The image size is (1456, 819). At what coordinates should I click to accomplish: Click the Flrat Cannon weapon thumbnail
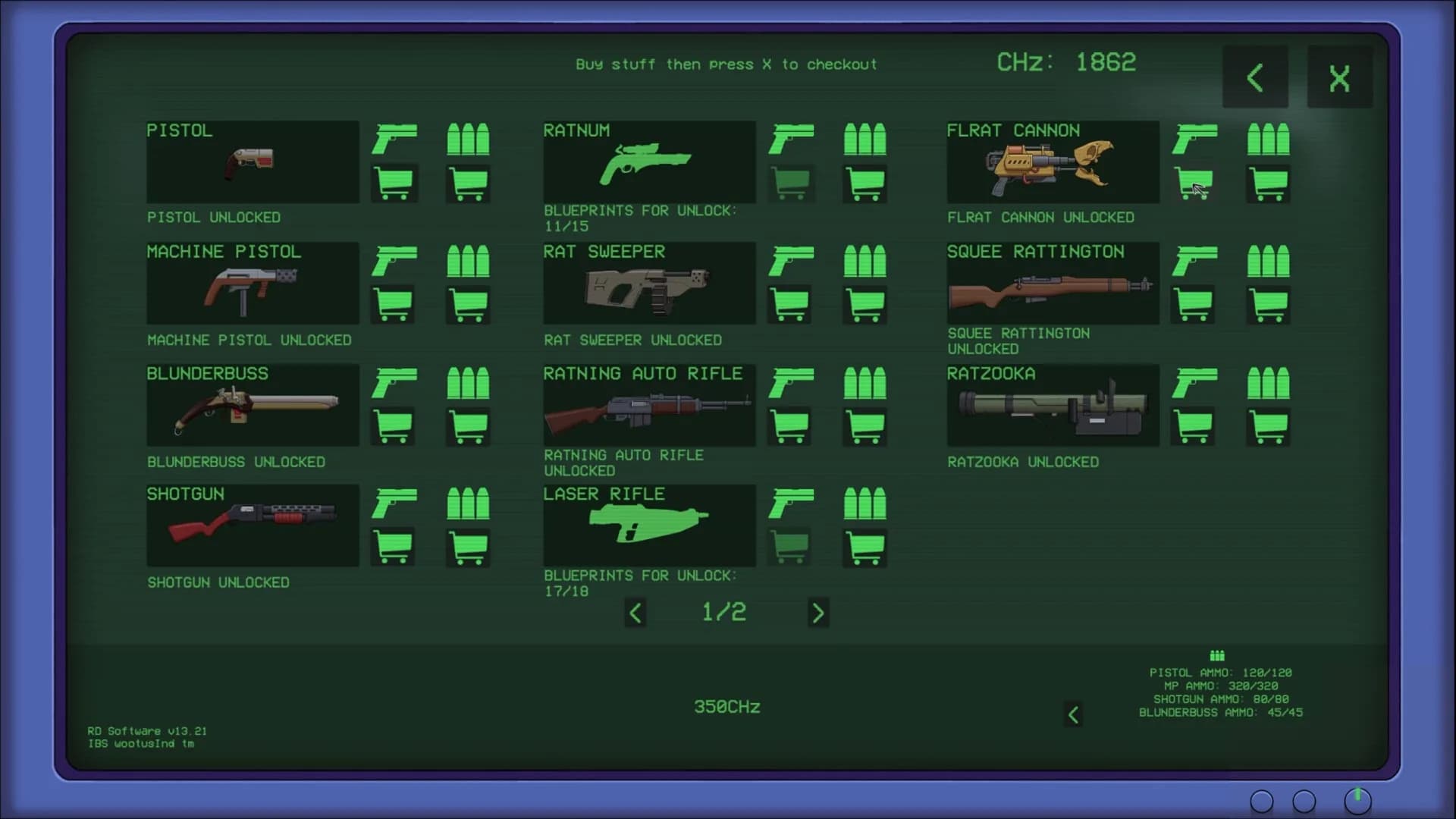pos(1053,162)
